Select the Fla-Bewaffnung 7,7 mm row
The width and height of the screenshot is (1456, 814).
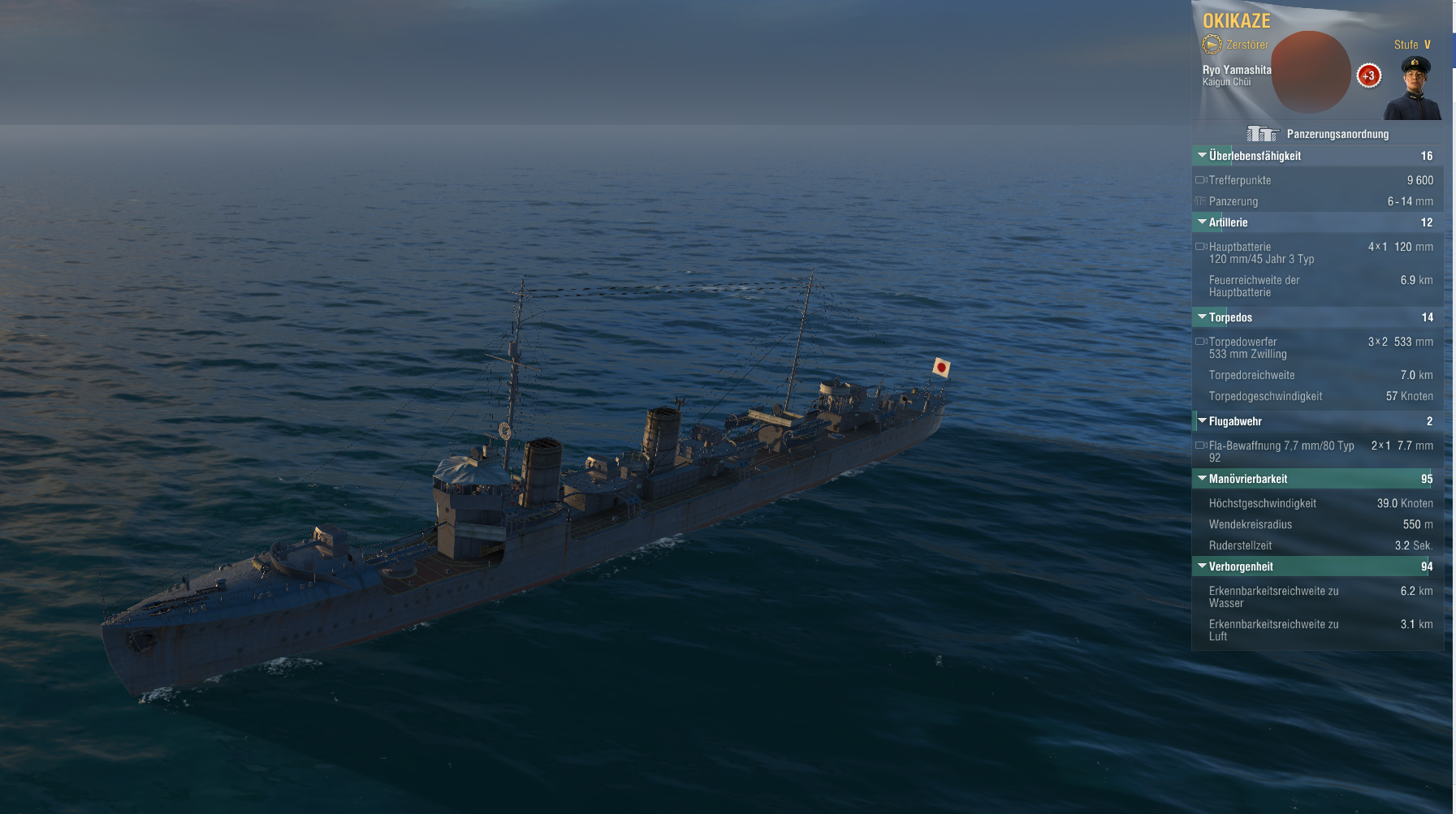click(x=1316, y=451)
